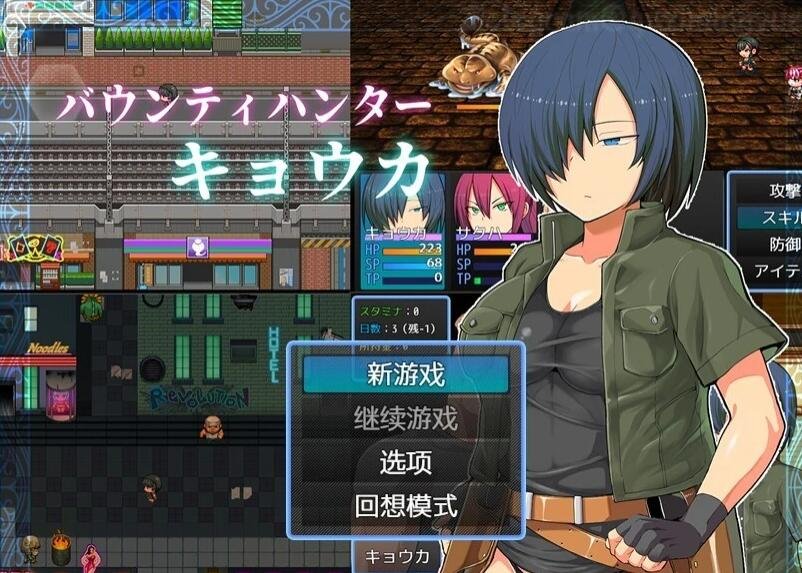Image resolution: width=802 pixels, height=573 pixels.
Task: Choose 回想模式 recollection mode
Action: [405, 506]
